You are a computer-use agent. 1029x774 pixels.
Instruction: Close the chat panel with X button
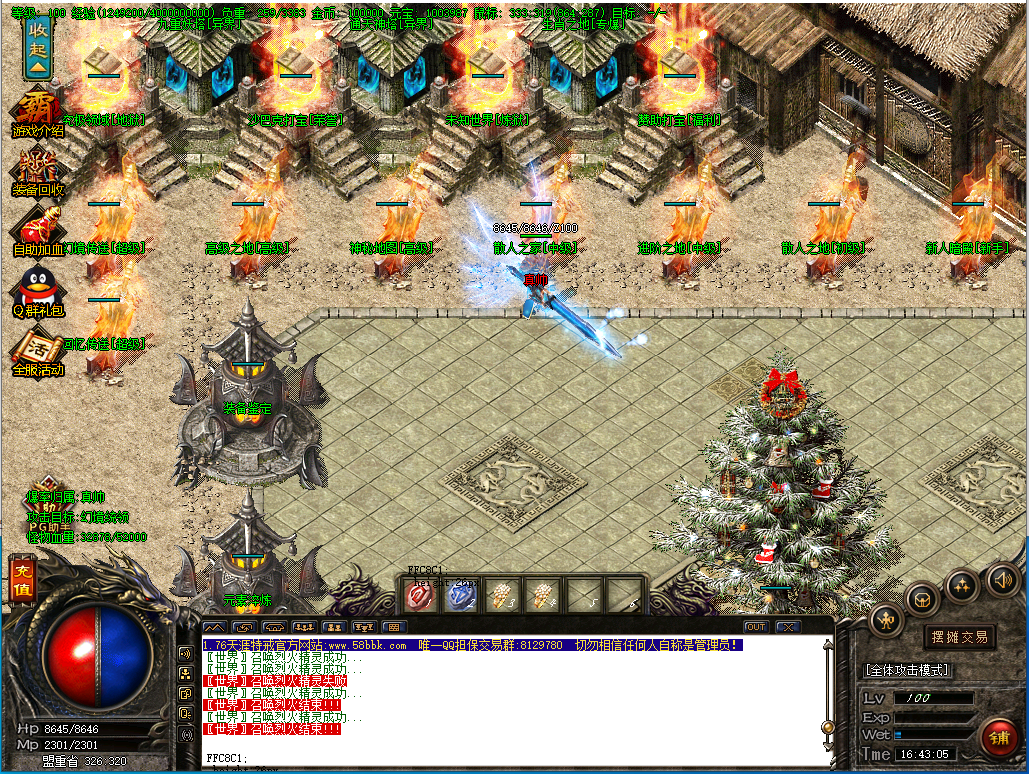(788, 627)
